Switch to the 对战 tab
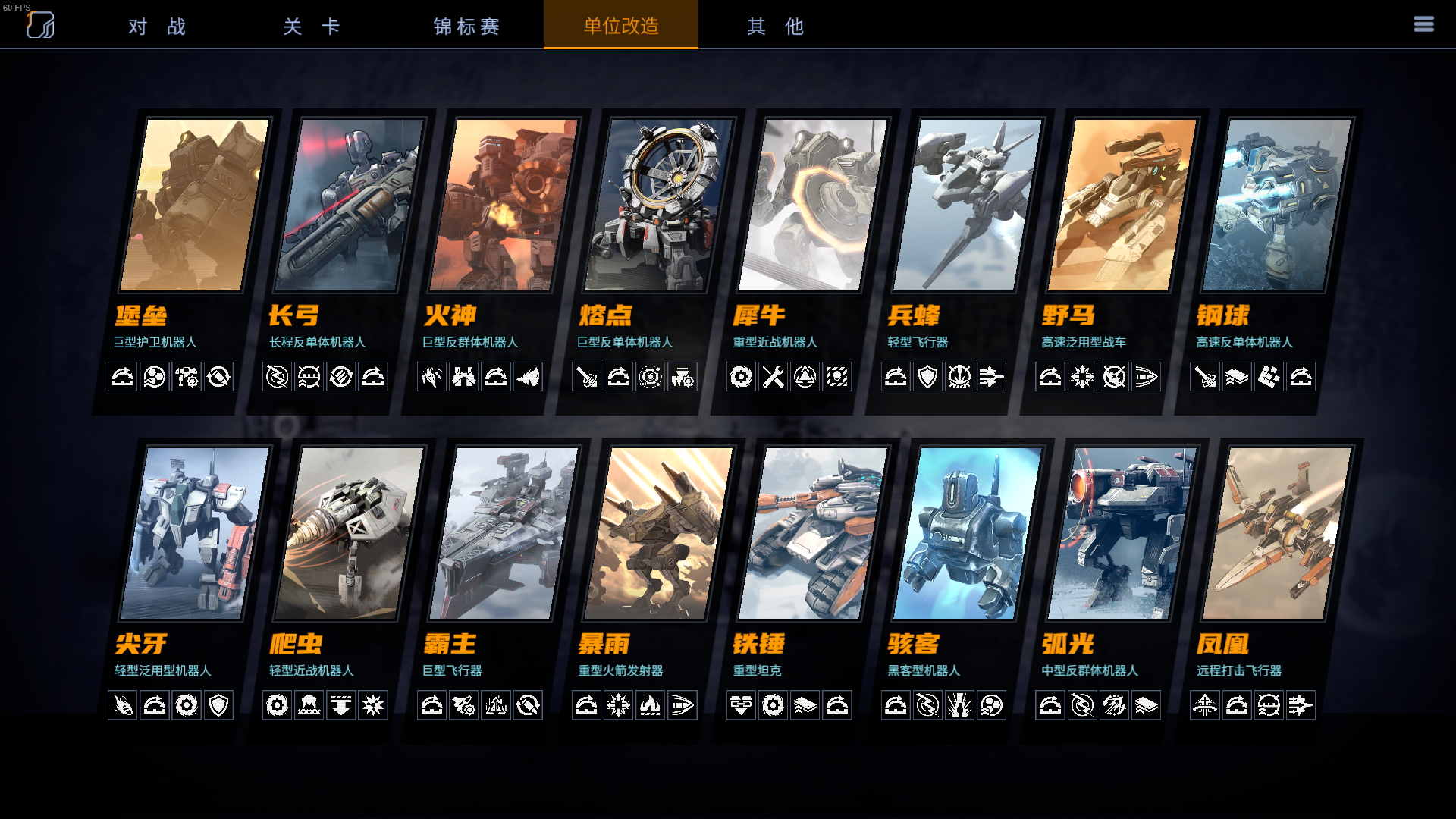 (156, 25)
